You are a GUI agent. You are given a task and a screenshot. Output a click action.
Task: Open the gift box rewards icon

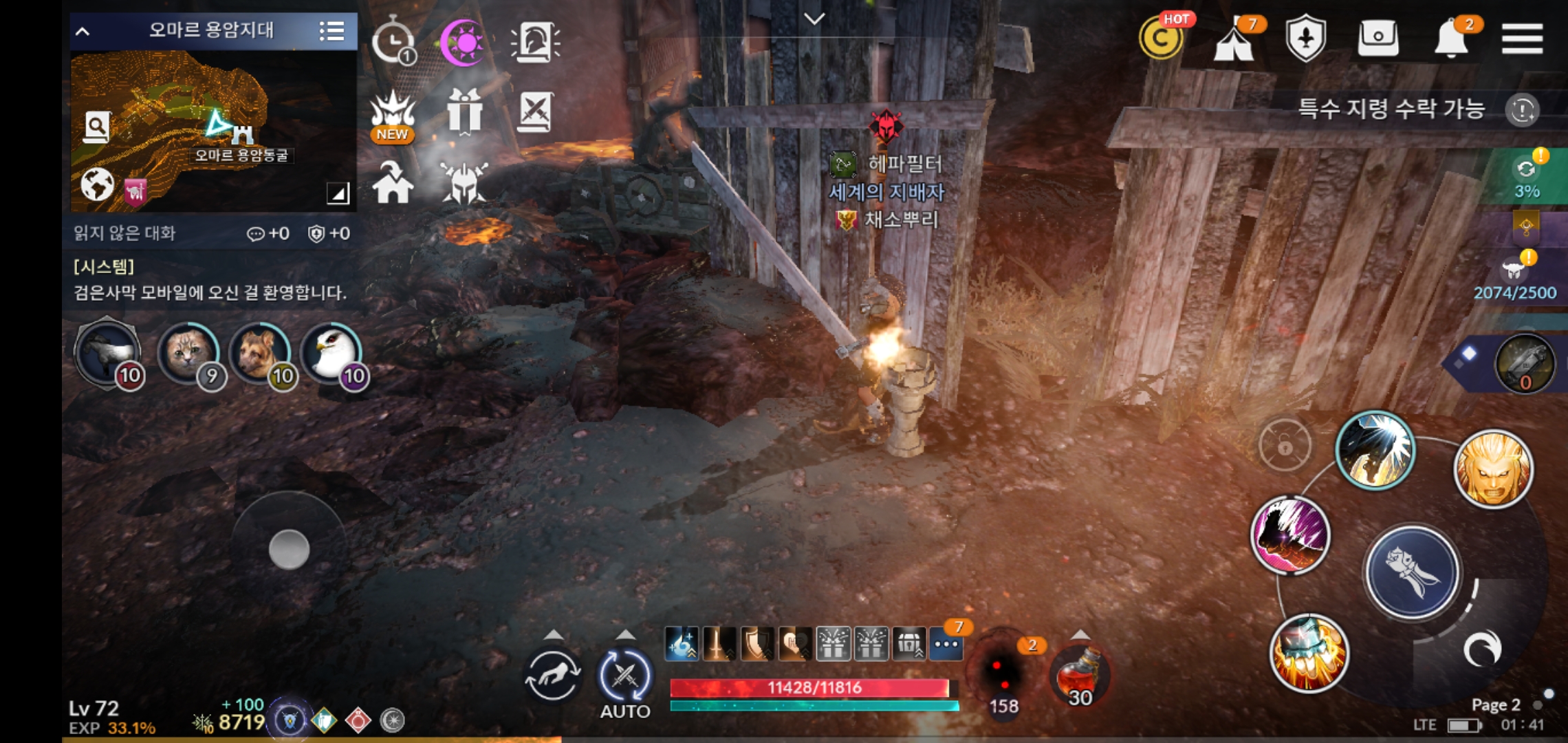(464, 111)
